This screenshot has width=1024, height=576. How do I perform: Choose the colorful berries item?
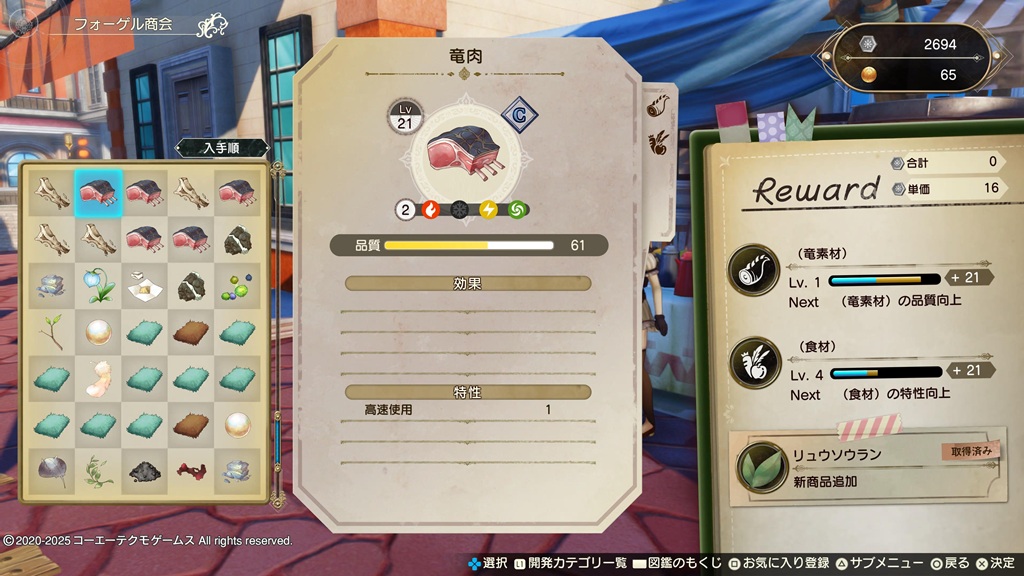tap(236, 283)
